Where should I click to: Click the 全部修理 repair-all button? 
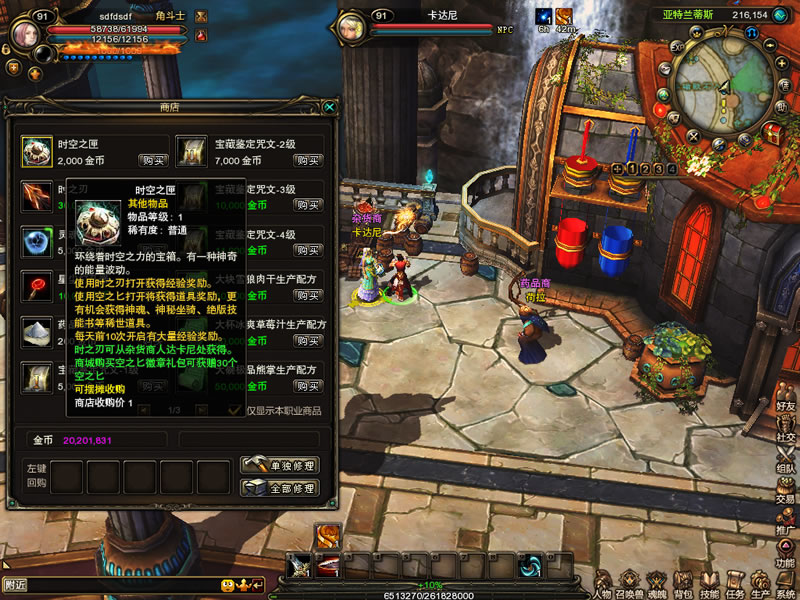click(x=280, y=488)
